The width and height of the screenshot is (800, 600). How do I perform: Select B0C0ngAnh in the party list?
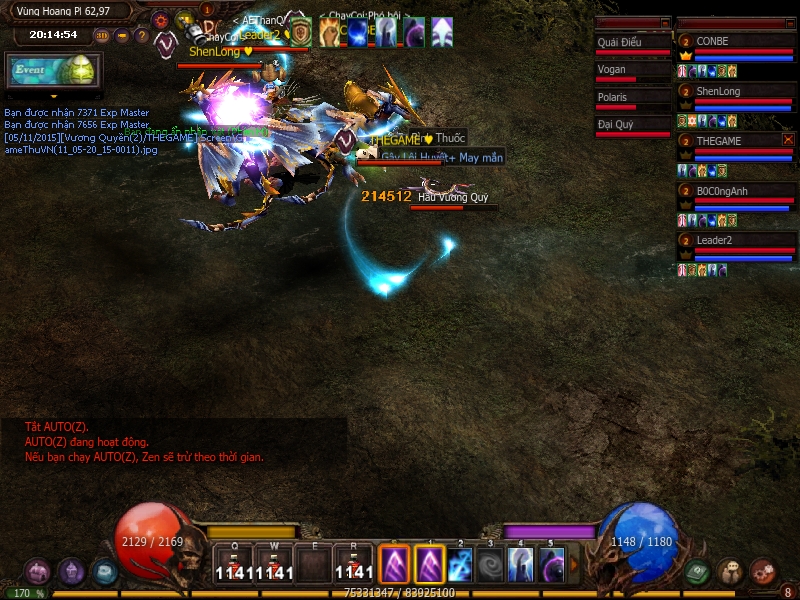pyautogui.click(x=734, y=191)
